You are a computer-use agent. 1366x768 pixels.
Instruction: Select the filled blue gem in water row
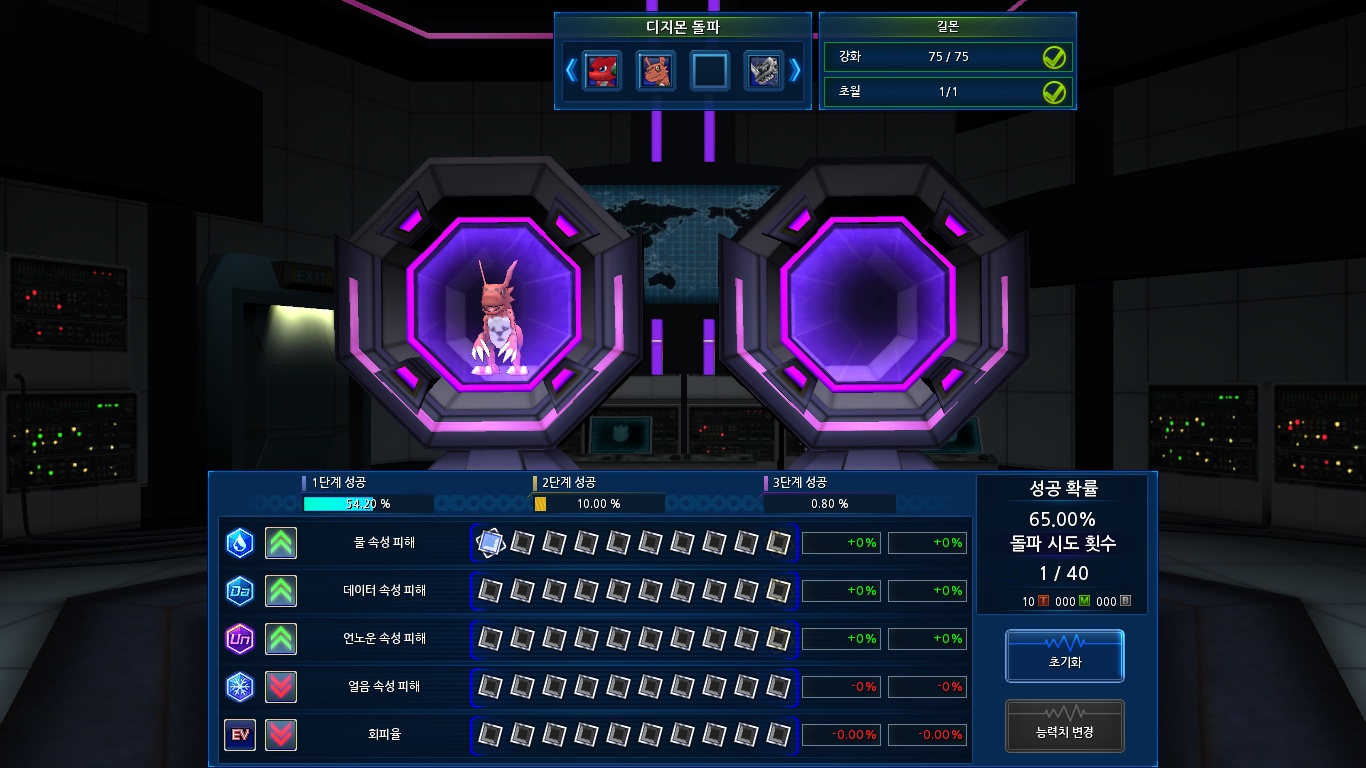490,543
